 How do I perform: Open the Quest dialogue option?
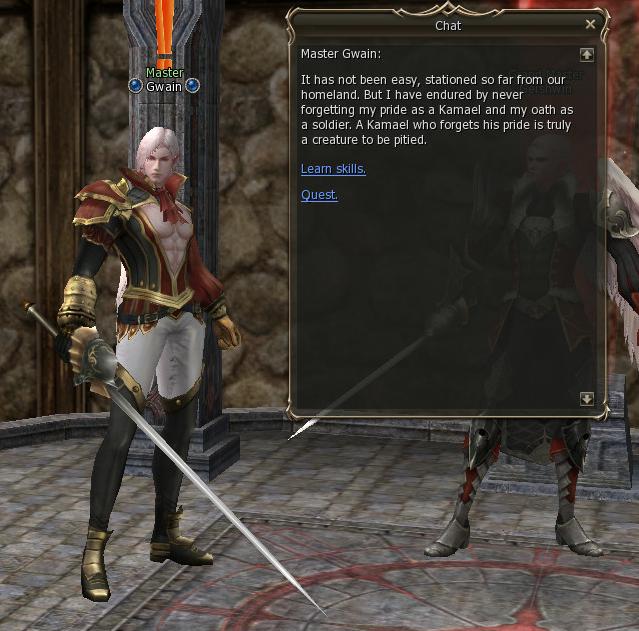(x=319, y=195)
